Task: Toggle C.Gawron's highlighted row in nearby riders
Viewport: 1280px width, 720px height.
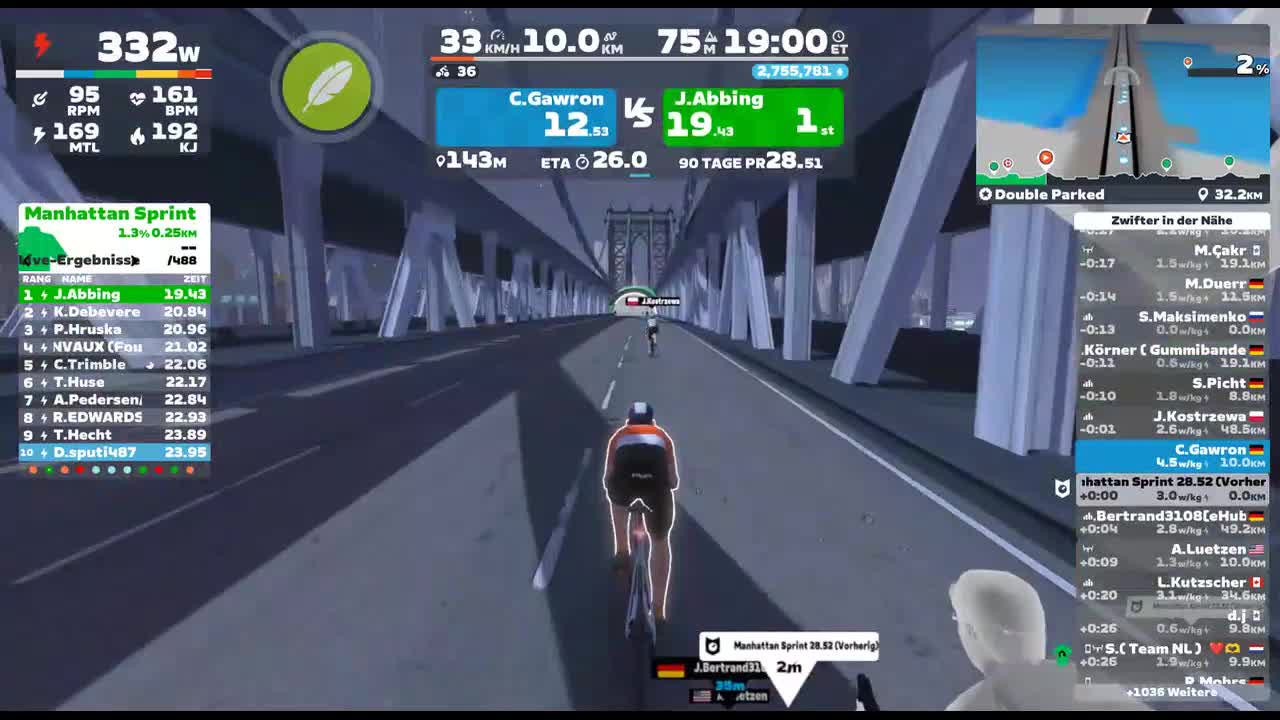Action: (x=1176, y=455)
